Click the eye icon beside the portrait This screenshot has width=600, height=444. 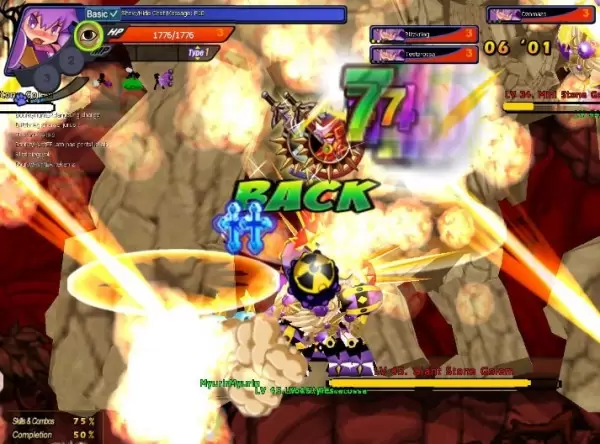pos(90,36)
